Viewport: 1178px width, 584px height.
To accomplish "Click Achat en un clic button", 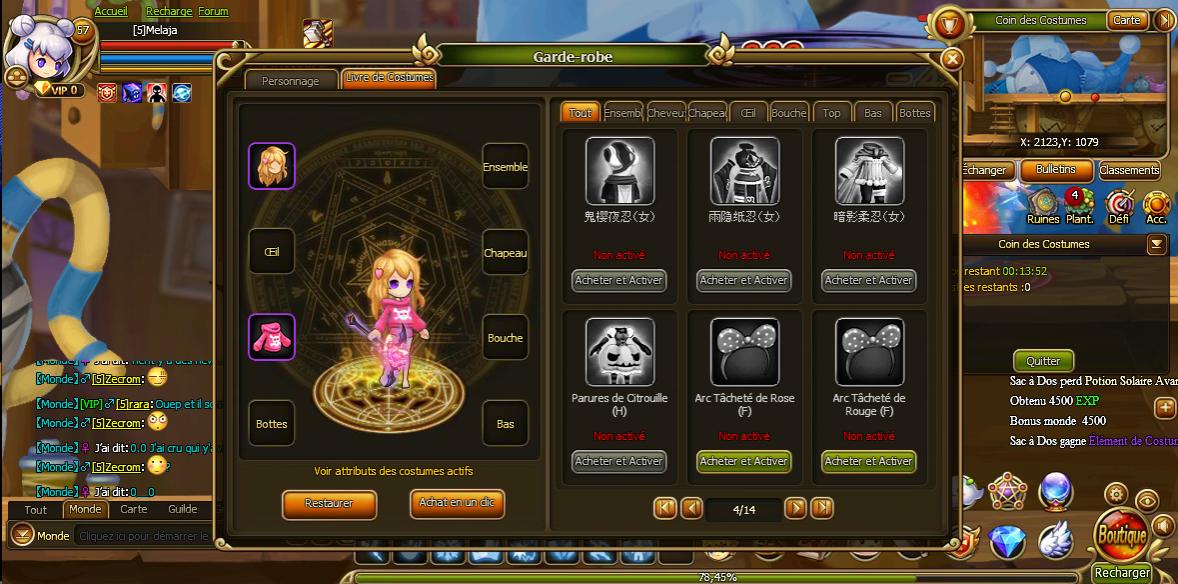I will 457,503.
